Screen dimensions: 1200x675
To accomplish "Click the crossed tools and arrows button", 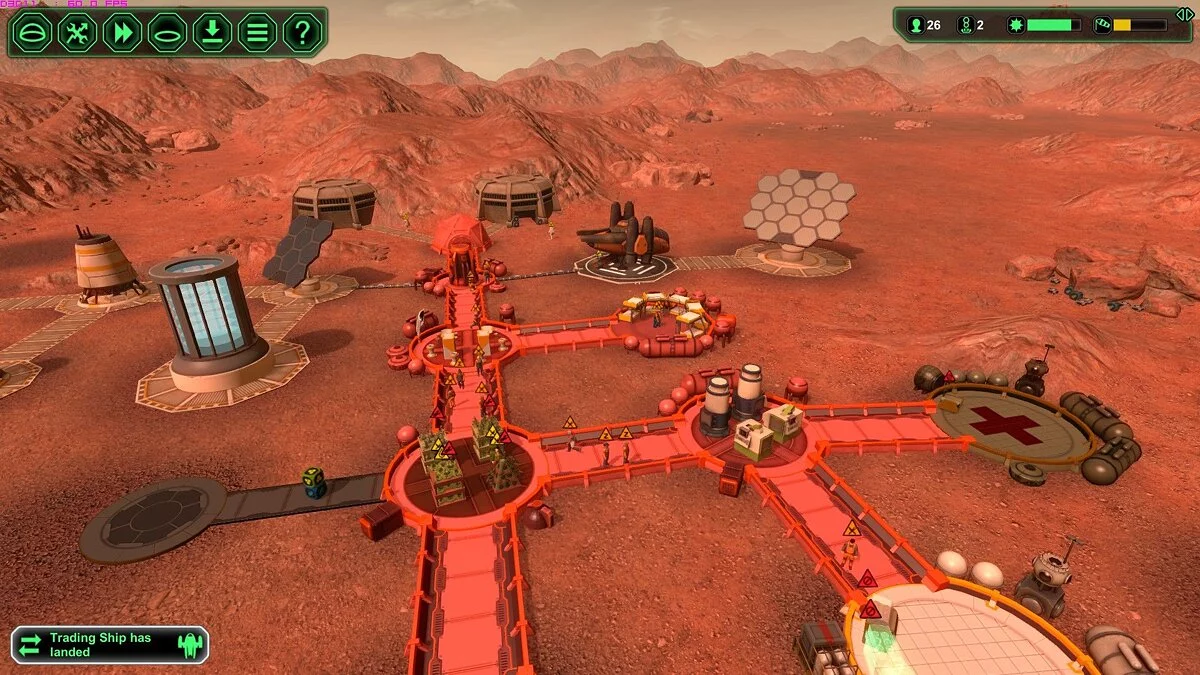I will click(x=77, y=32).
